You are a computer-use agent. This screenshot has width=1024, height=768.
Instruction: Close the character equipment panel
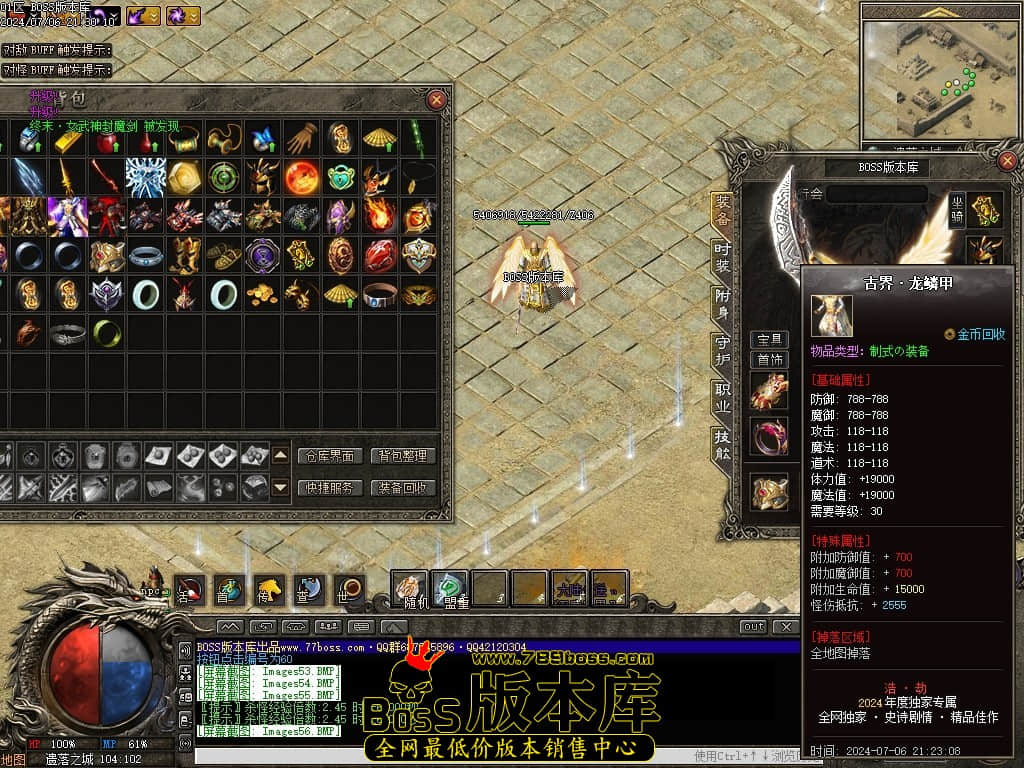point(1007,160)
